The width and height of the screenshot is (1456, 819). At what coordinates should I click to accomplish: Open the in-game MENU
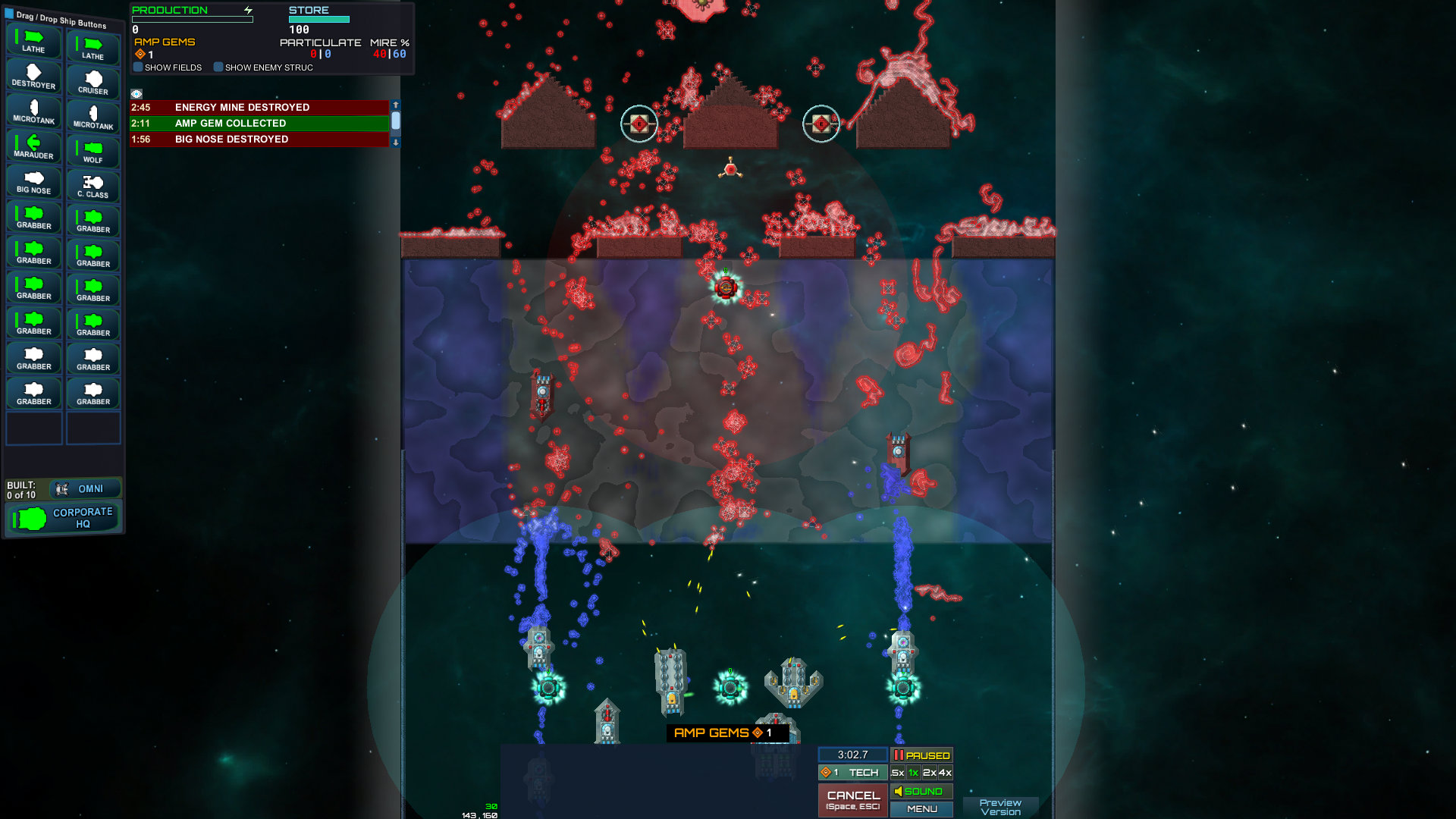pyautogui.click(x=921, y=809)
